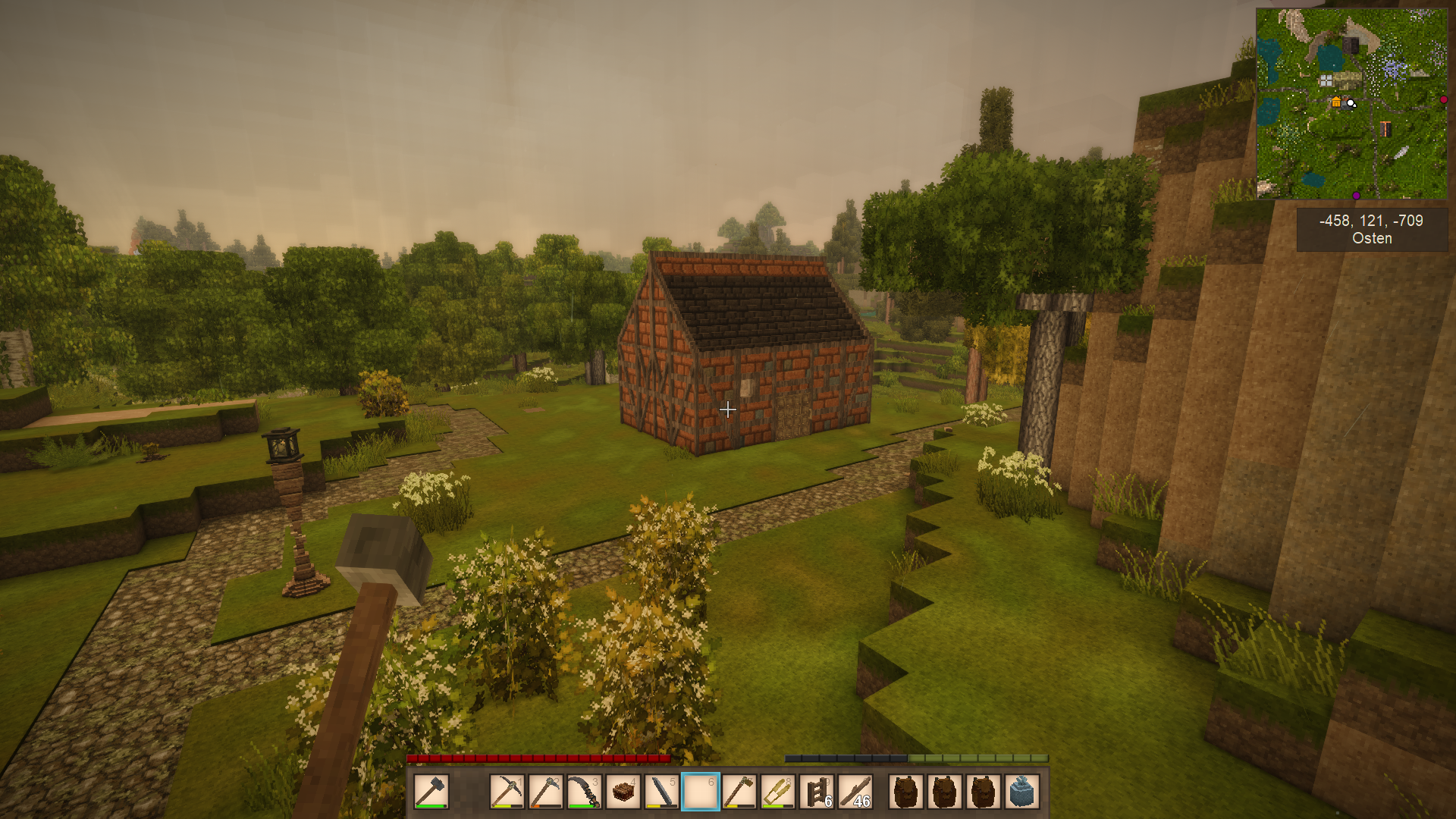Select the stack of 46 sticks
The height and width of the screenshot is (819, 1456).
click(855, 792)
